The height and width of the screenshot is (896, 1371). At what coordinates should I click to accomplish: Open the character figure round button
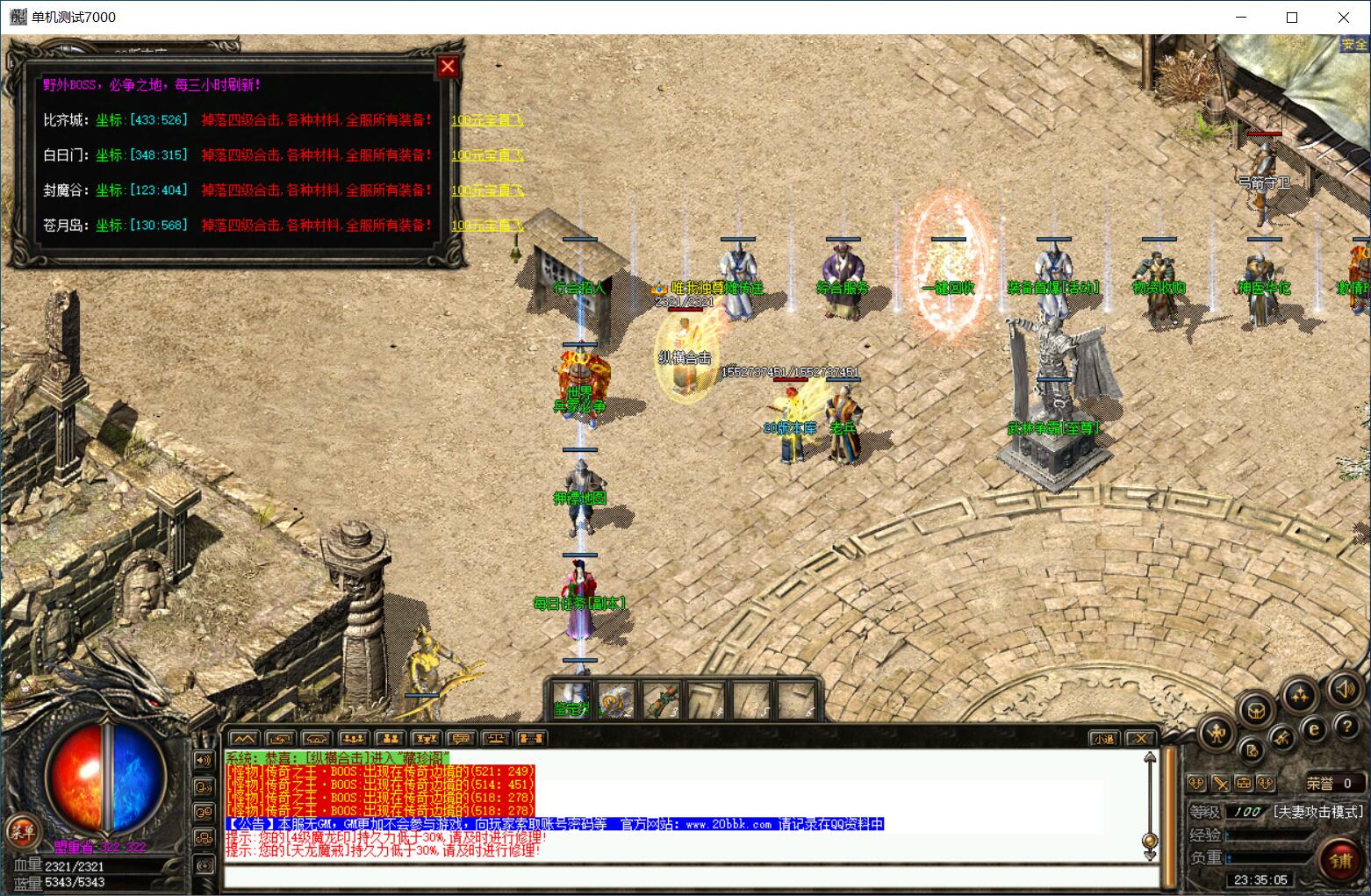[1217, 731]
